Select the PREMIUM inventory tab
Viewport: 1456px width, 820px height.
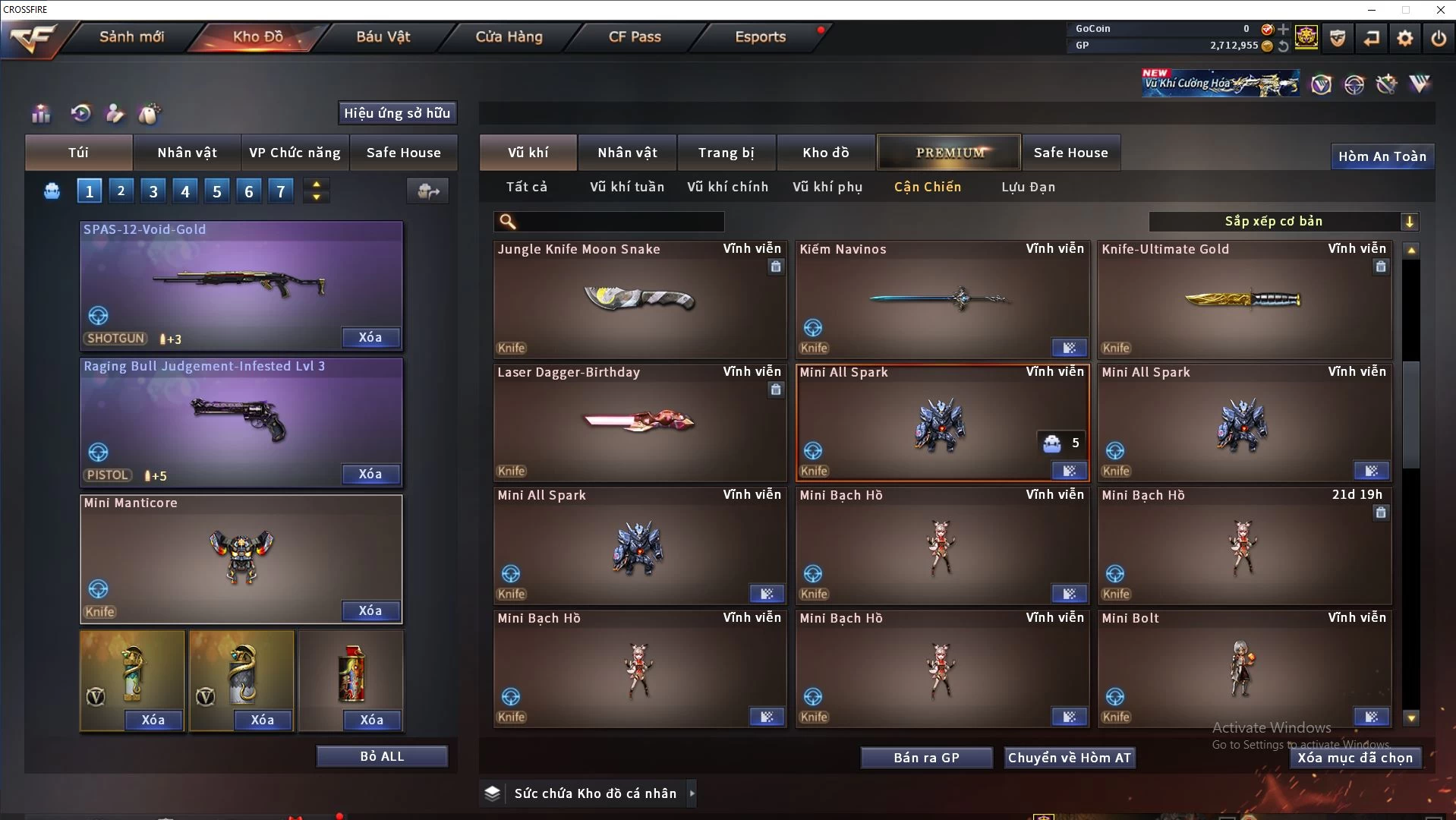coord(949,153)
